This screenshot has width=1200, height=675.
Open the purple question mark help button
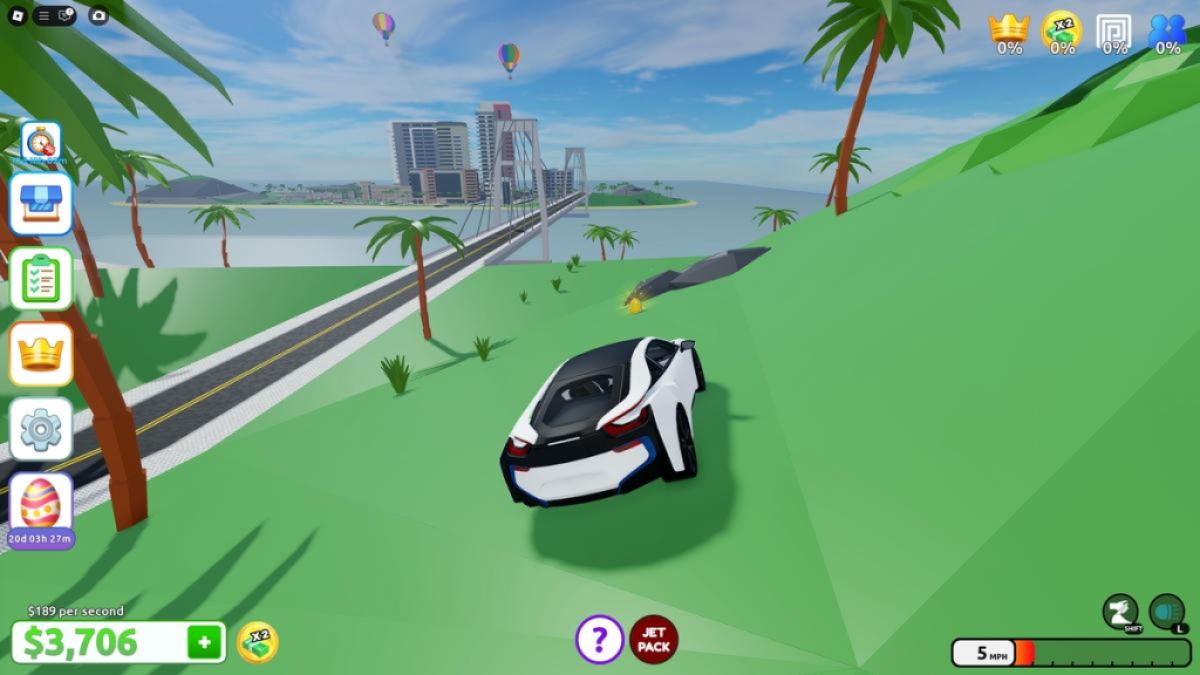(599, 640)
